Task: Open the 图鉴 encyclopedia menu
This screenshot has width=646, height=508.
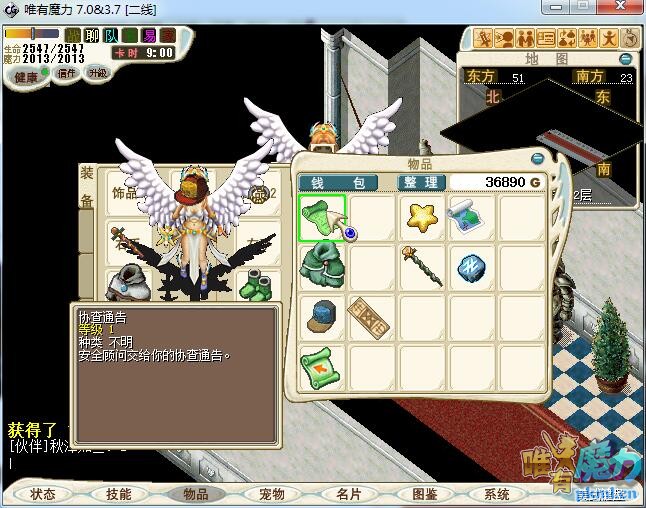Action: (424, 494)
